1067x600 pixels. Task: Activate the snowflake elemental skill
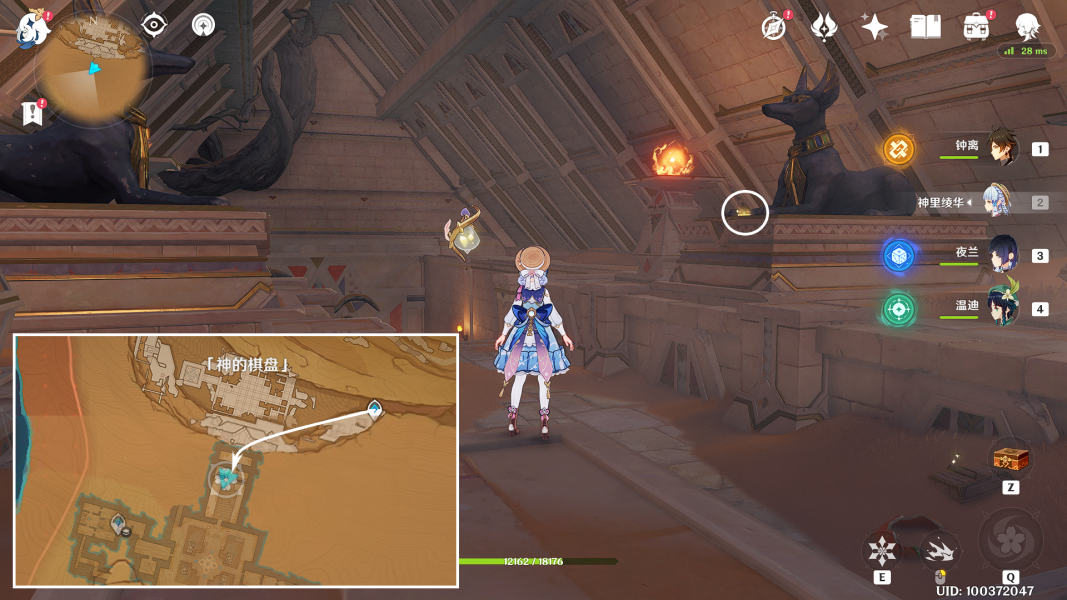pyautogui.click(x=882, y=551)
